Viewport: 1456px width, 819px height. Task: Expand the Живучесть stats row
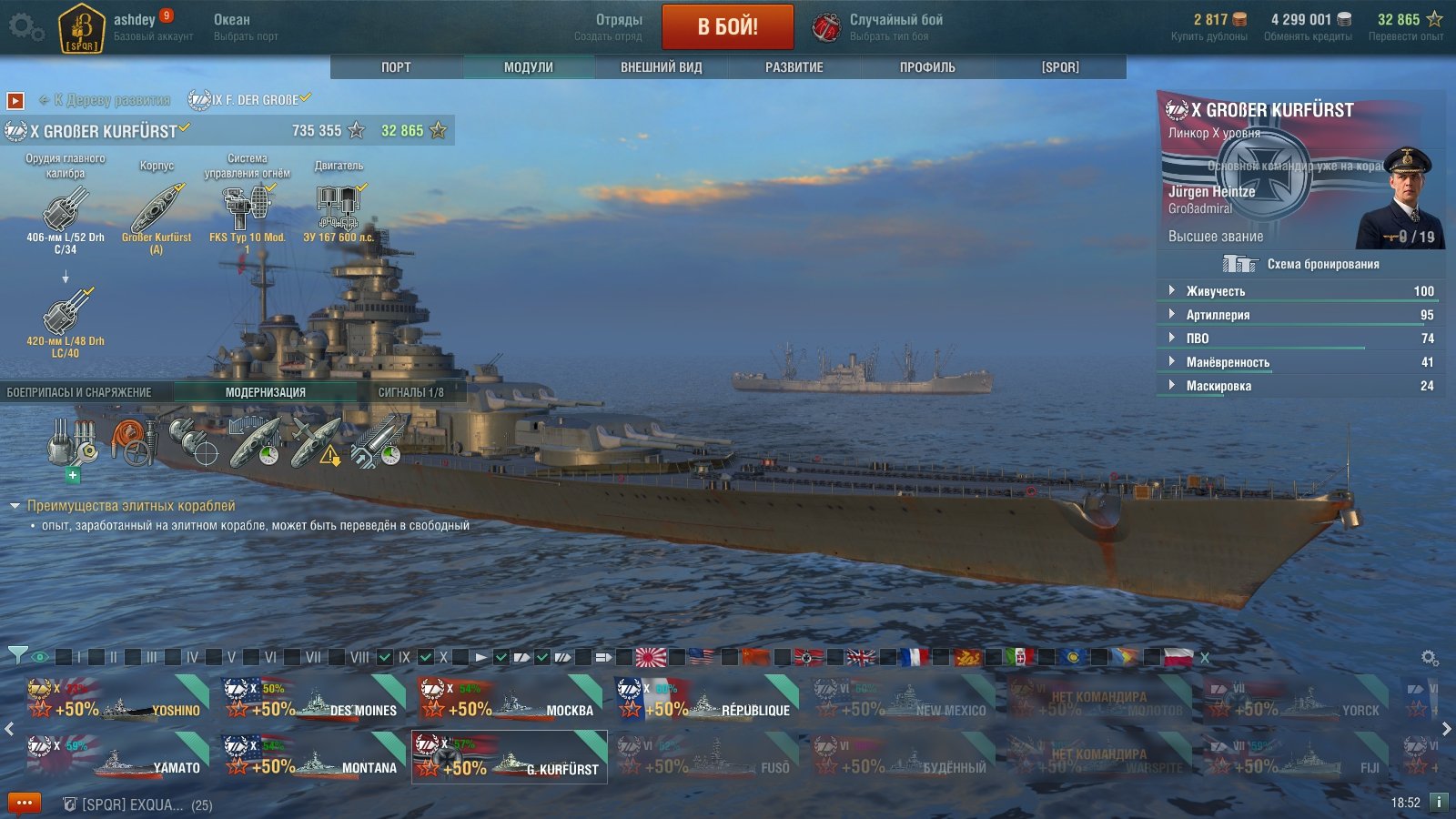(1216, 291)
